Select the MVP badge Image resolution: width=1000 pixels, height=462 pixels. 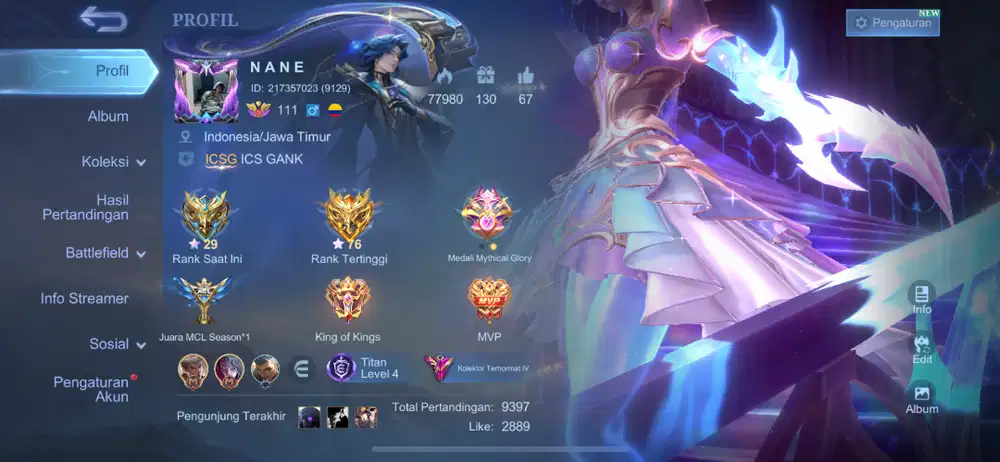click(x=488, y=300)
